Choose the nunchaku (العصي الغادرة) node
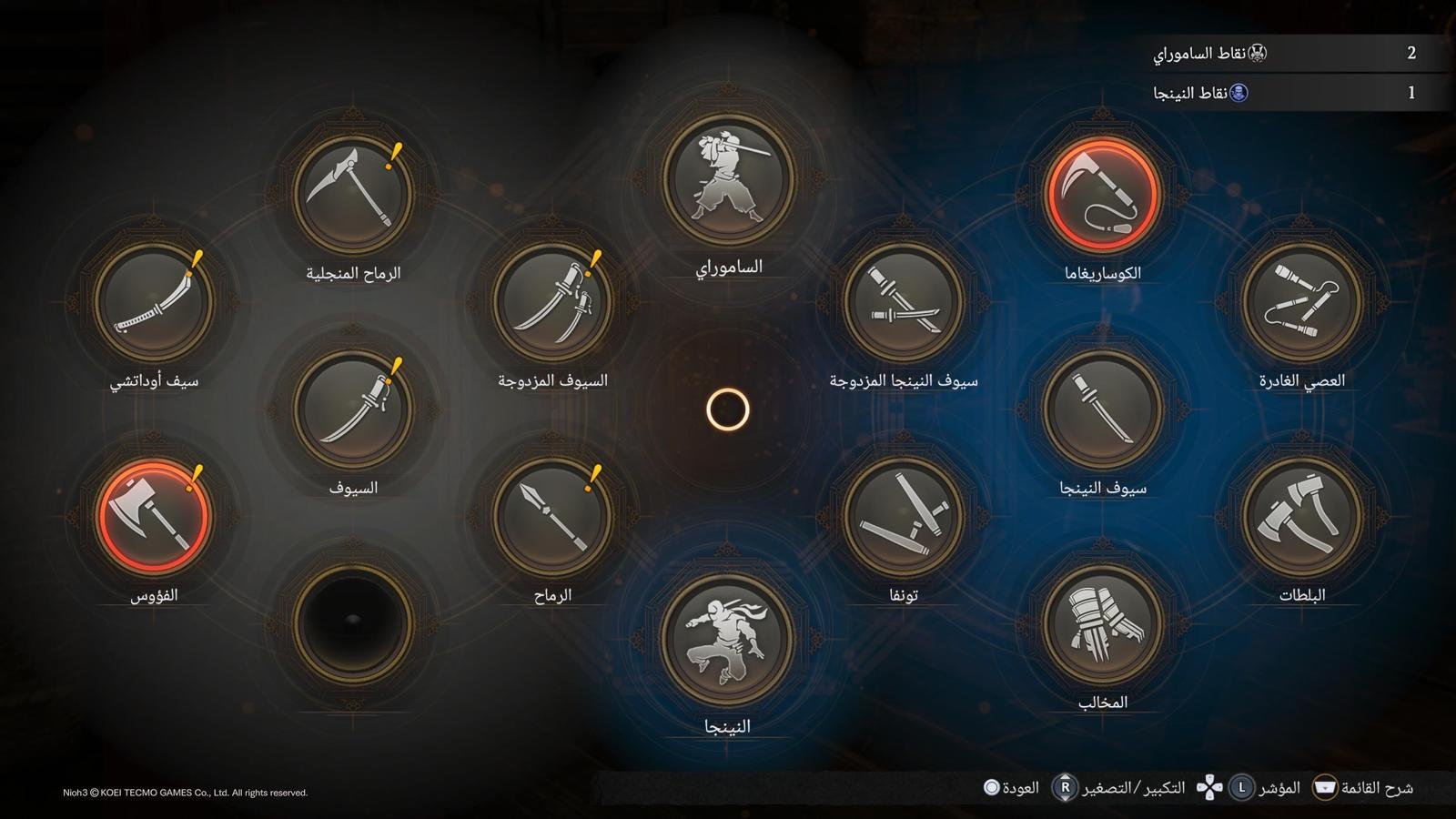Screen dimensions: 1456x819 point(1301,301)
